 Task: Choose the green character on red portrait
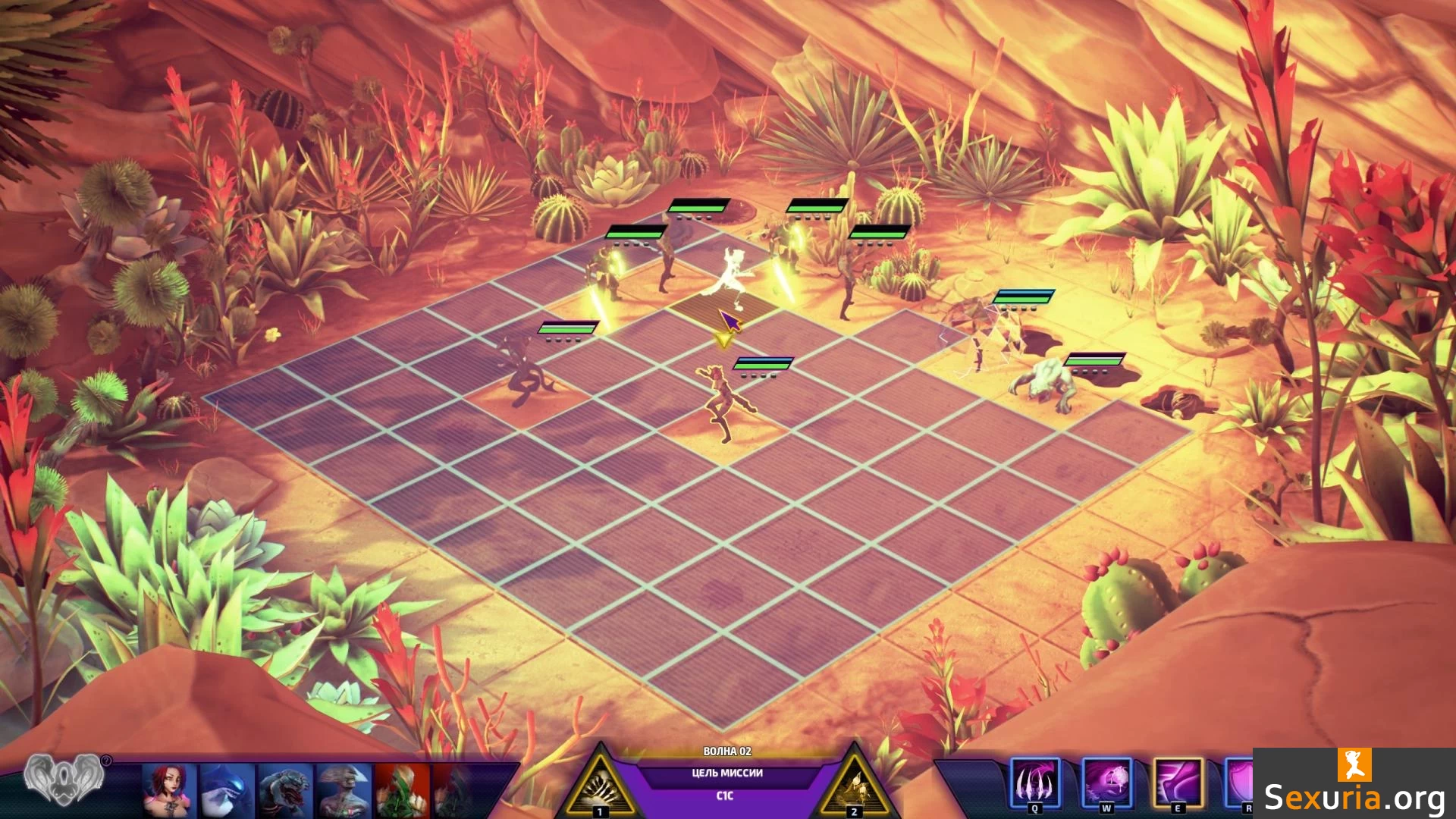click(402, 790)
